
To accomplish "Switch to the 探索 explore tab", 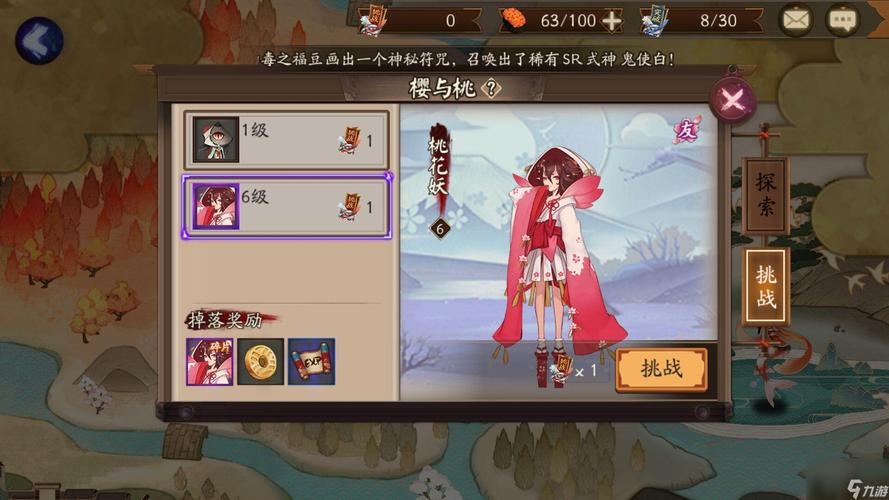I will 766,195.
